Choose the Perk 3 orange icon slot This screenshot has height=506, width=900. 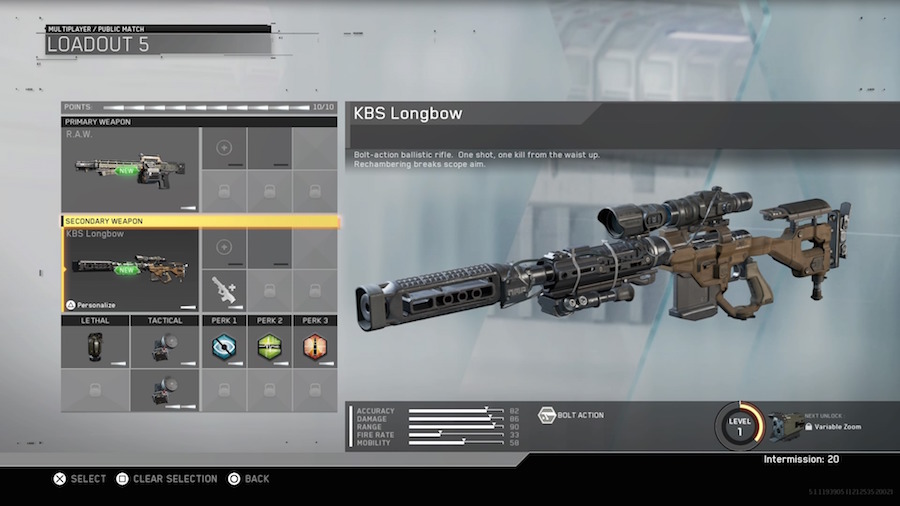click(315, 348)
